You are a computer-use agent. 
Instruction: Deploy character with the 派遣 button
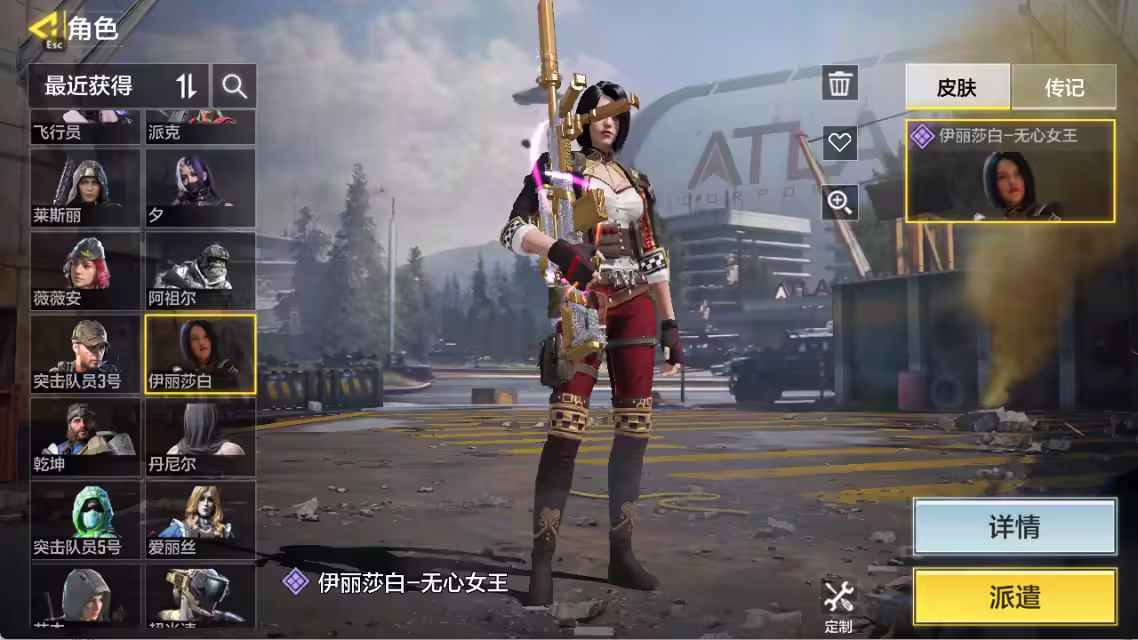pos(1014,597)
